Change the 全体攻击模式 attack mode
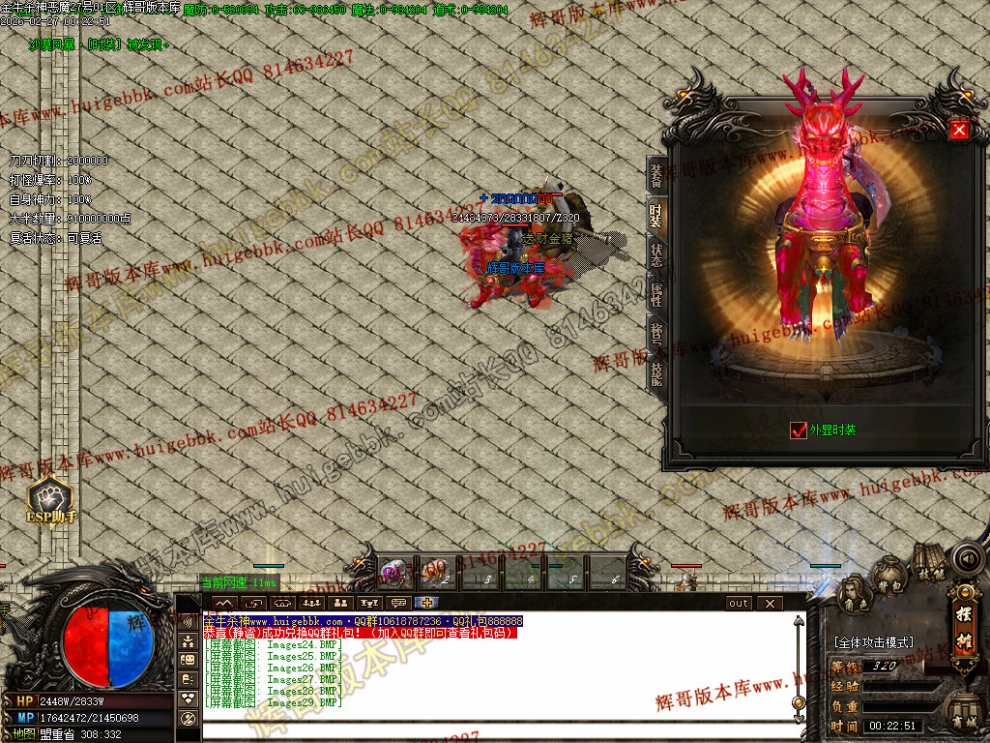990x743 pixels. point(871,642)
